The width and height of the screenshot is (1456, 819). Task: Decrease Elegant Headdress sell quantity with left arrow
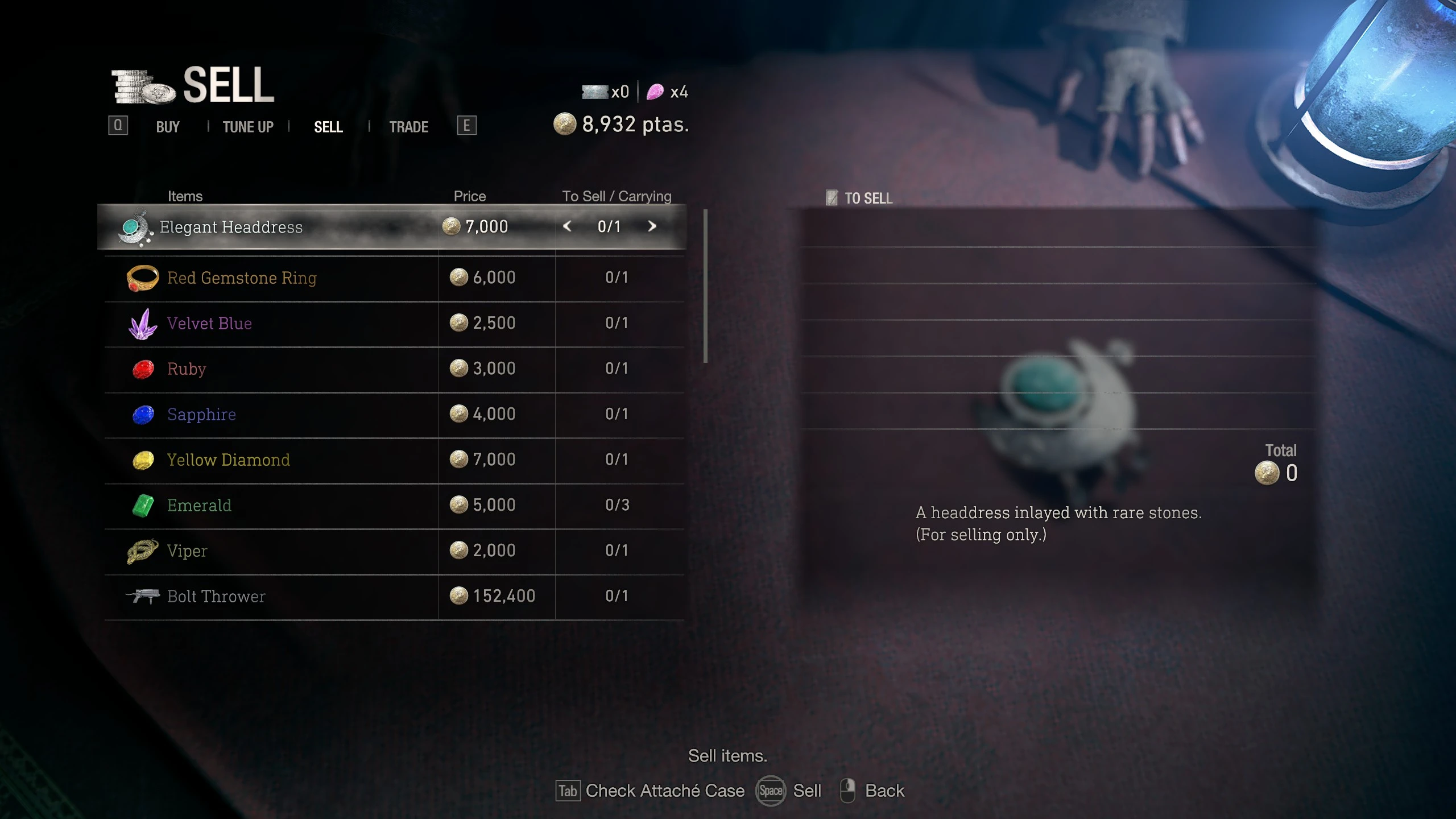coord(567,226)
